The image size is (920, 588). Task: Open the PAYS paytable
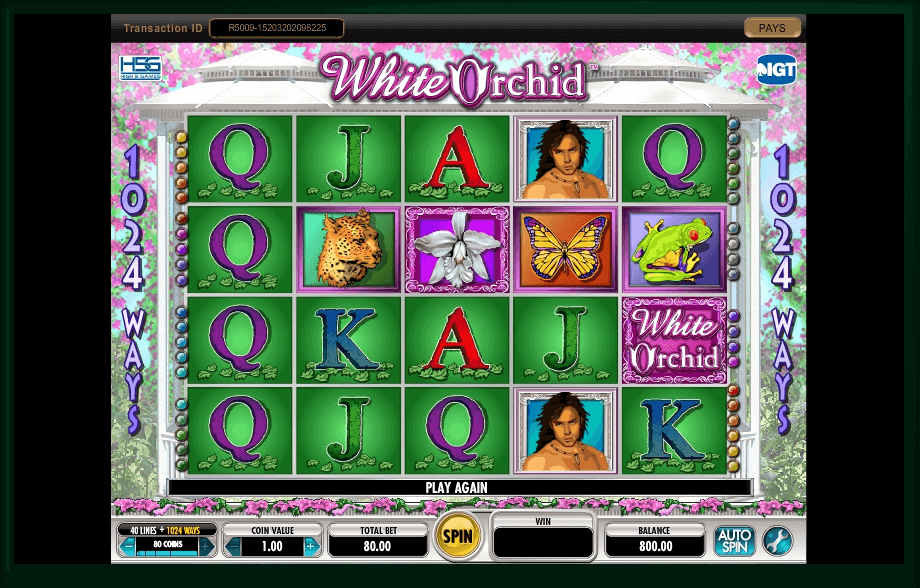772,28
